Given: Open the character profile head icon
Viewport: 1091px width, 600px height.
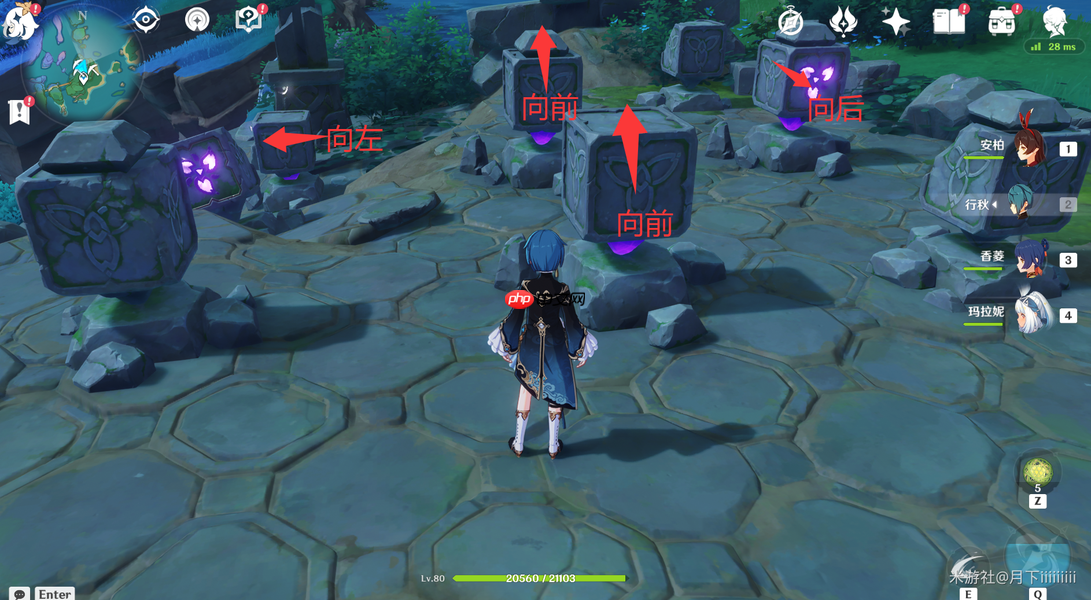Looking at the screenshot, I should (x=1055, y=21).
